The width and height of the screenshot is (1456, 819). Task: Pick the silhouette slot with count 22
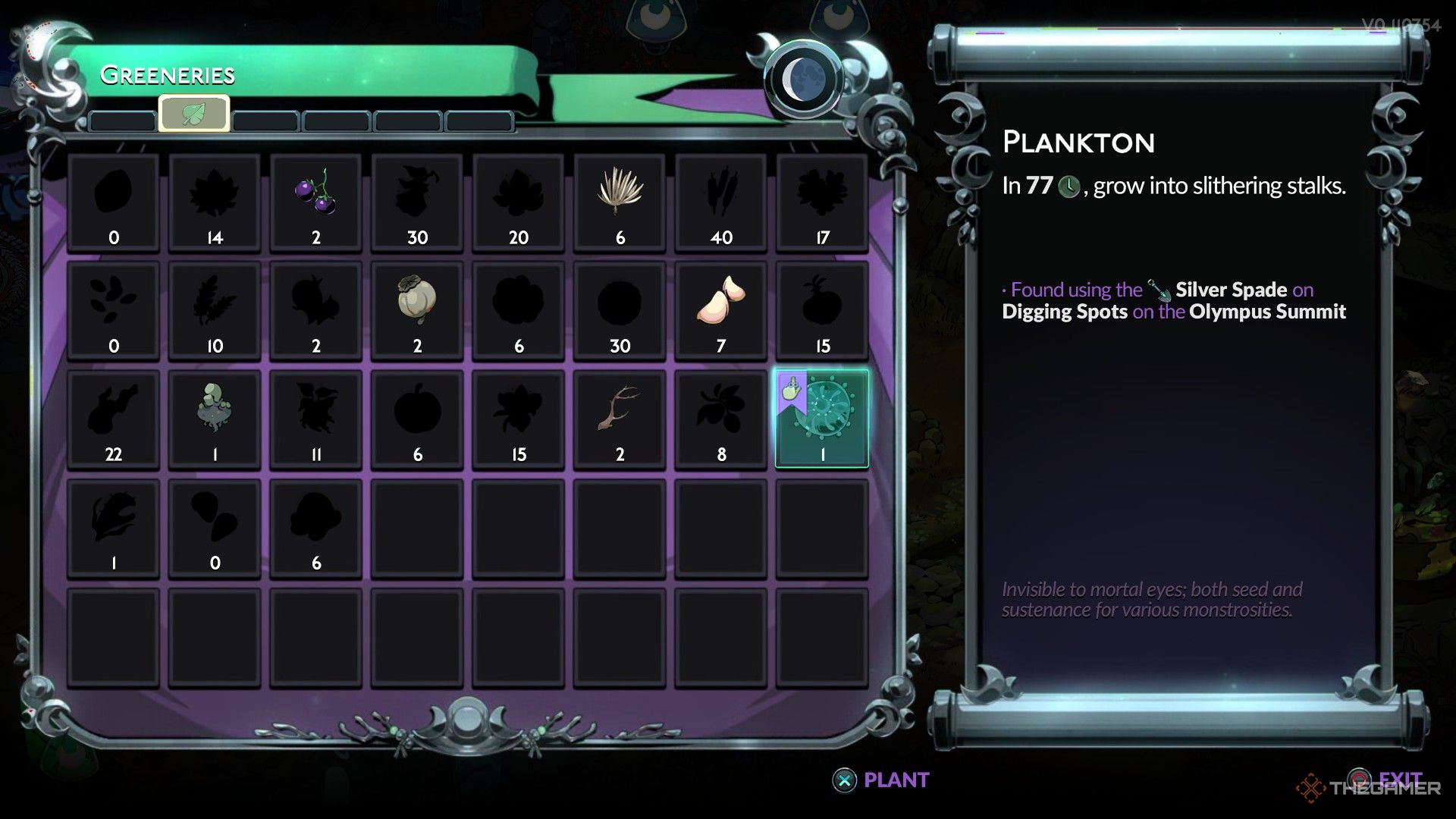click(114, 419)
